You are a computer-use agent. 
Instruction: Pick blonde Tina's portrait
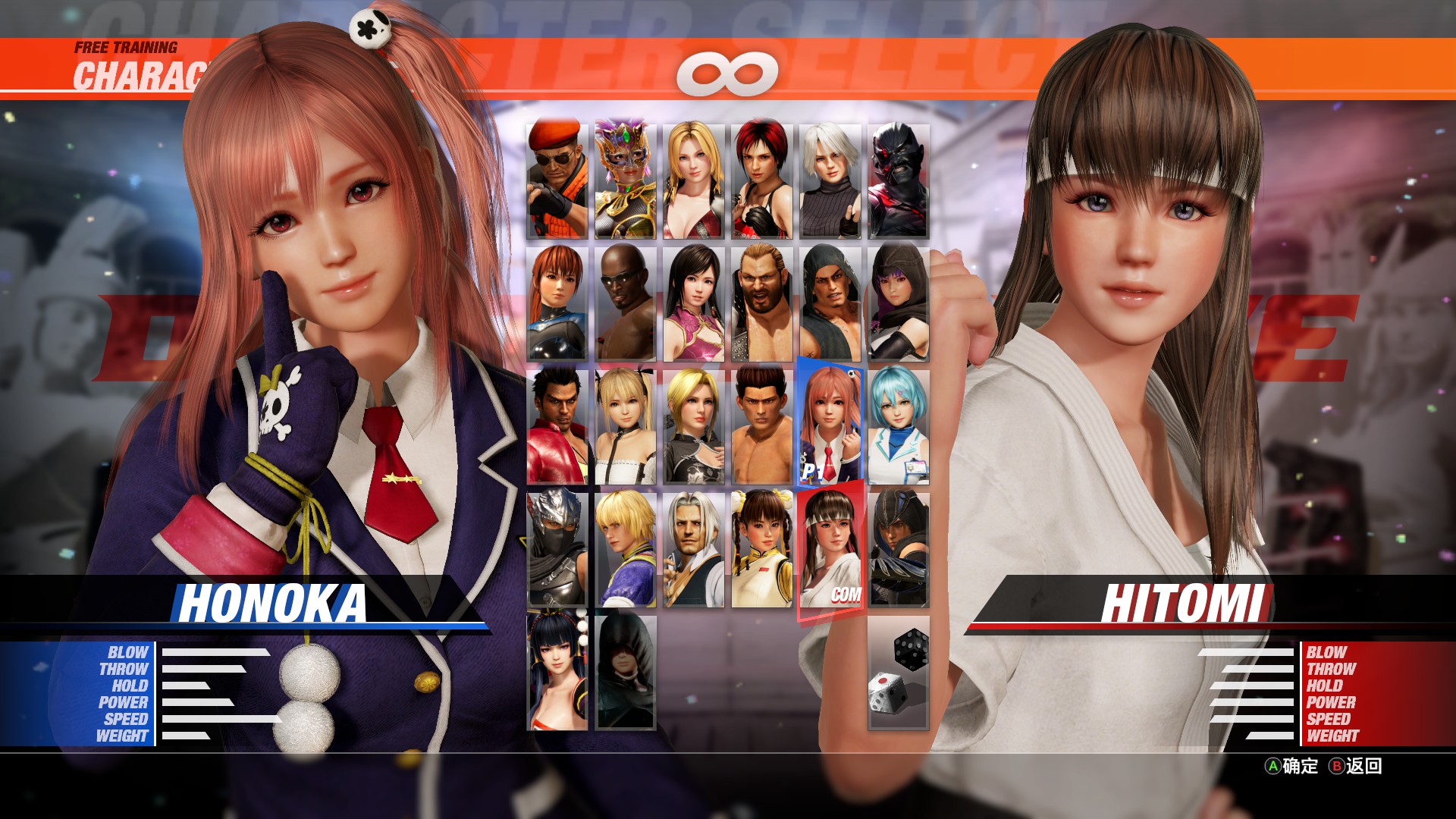[694, 180]
